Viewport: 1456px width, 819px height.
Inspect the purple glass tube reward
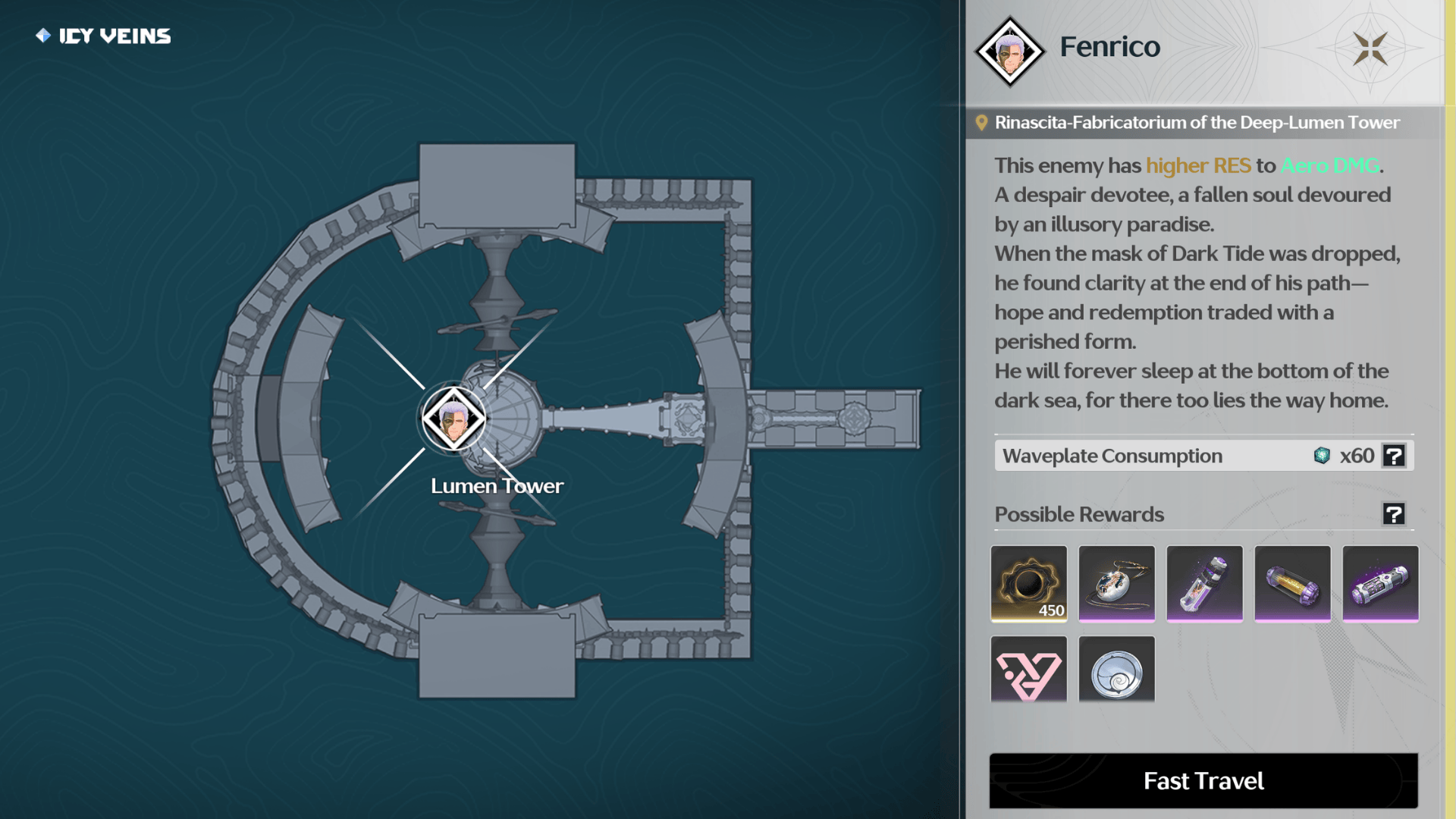[1204, 583]
